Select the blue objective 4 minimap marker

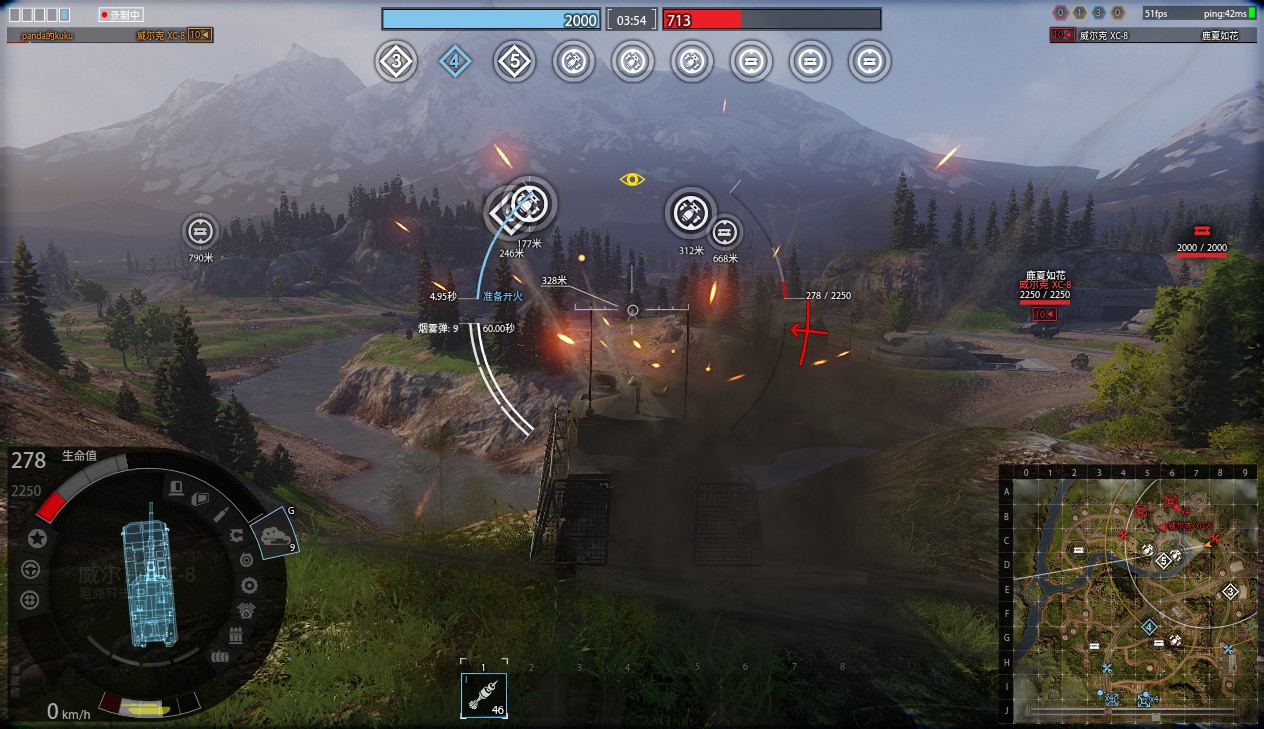point(1149,627)
